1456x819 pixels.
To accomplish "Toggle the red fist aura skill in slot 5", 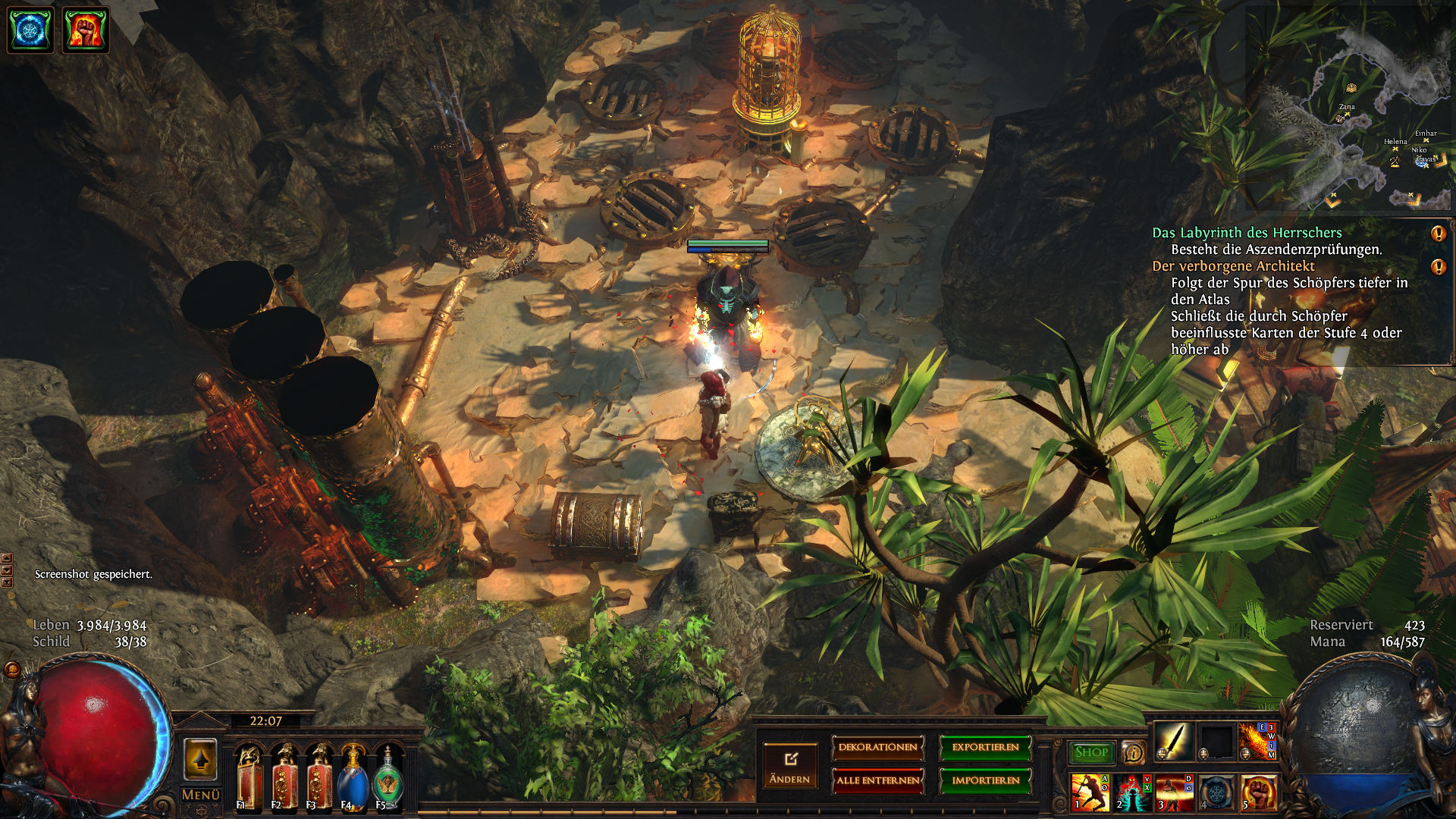I will (1259, 792).
